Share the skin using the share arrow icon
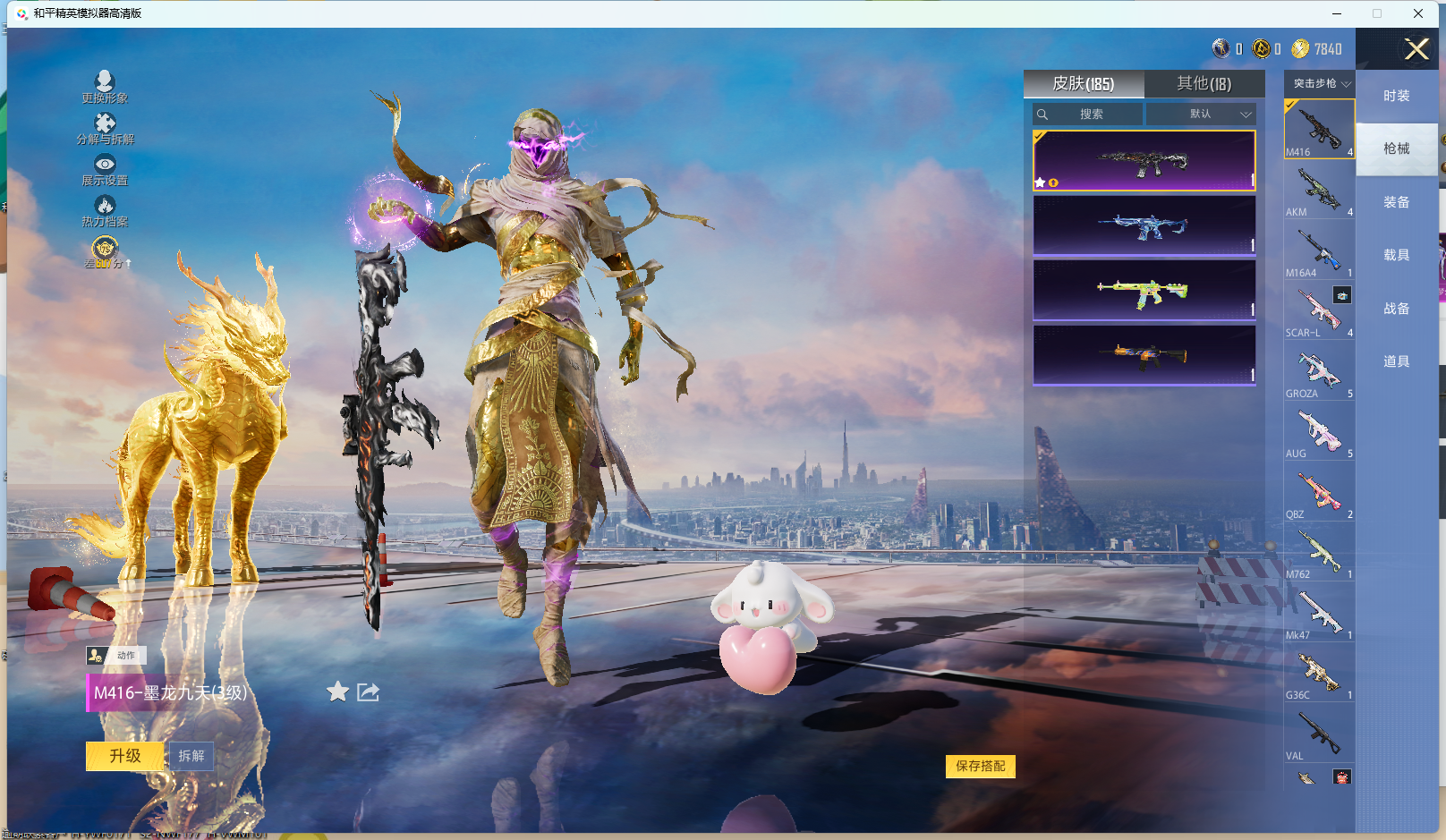Screen dimensions: 1446x840 point(368,692)
